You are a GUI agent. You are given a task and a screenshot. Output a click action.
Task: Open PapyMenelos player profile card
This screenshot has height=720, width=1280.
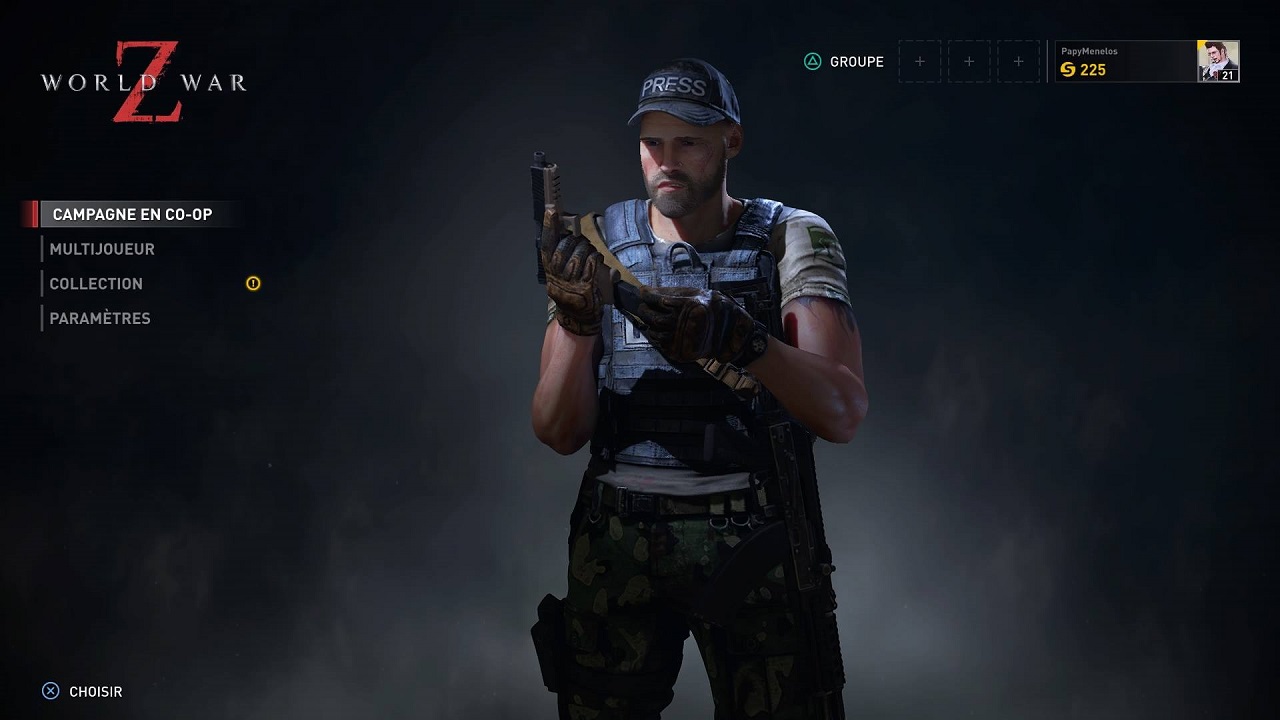[x=1125, y=61]
